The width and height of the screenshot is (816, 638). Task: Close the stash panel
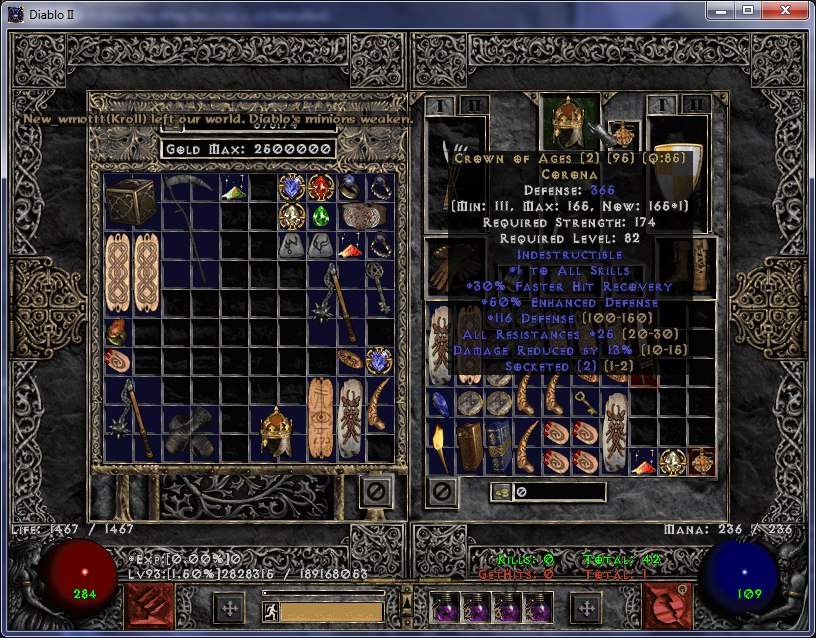click(x=376, y=491)
